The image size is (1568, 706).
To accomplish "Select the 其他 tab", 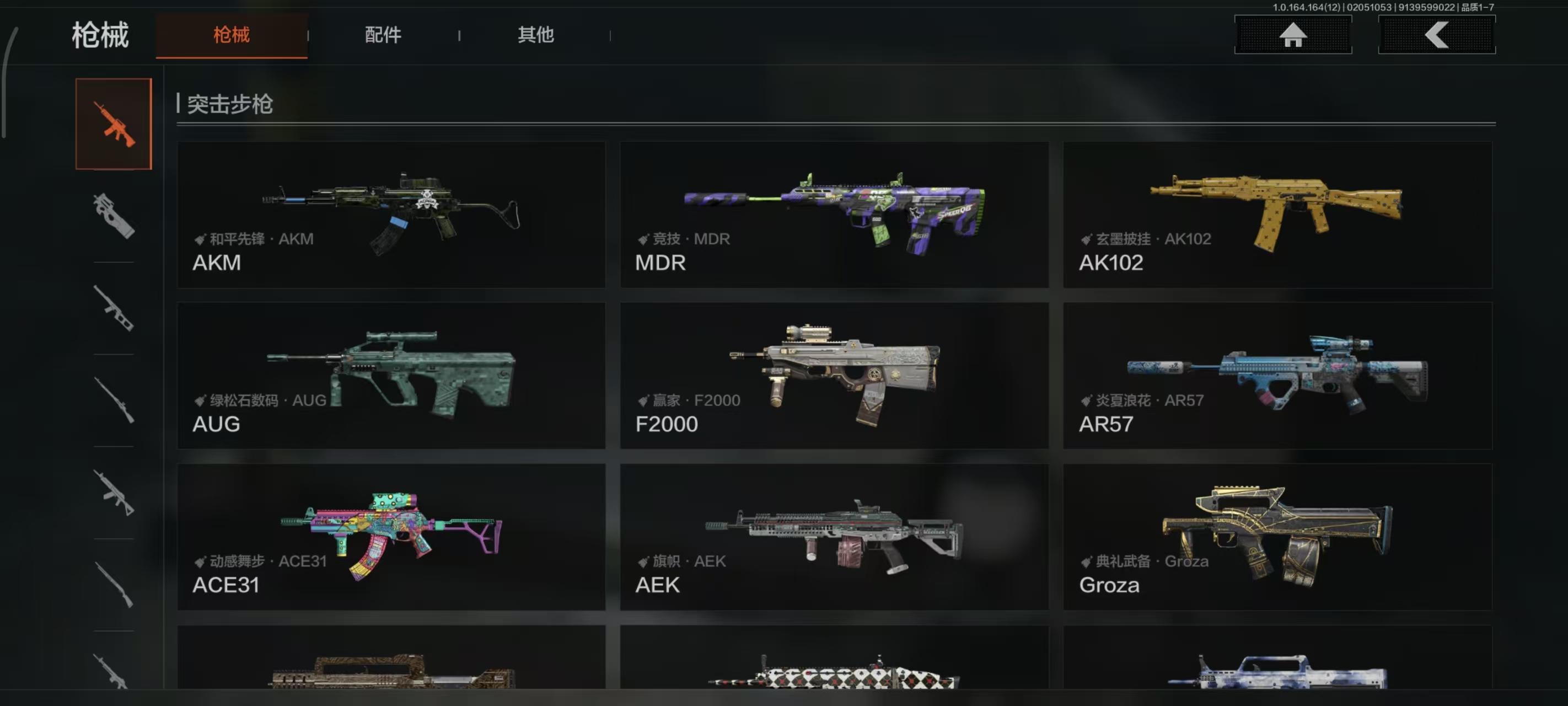I will point(536,35).
